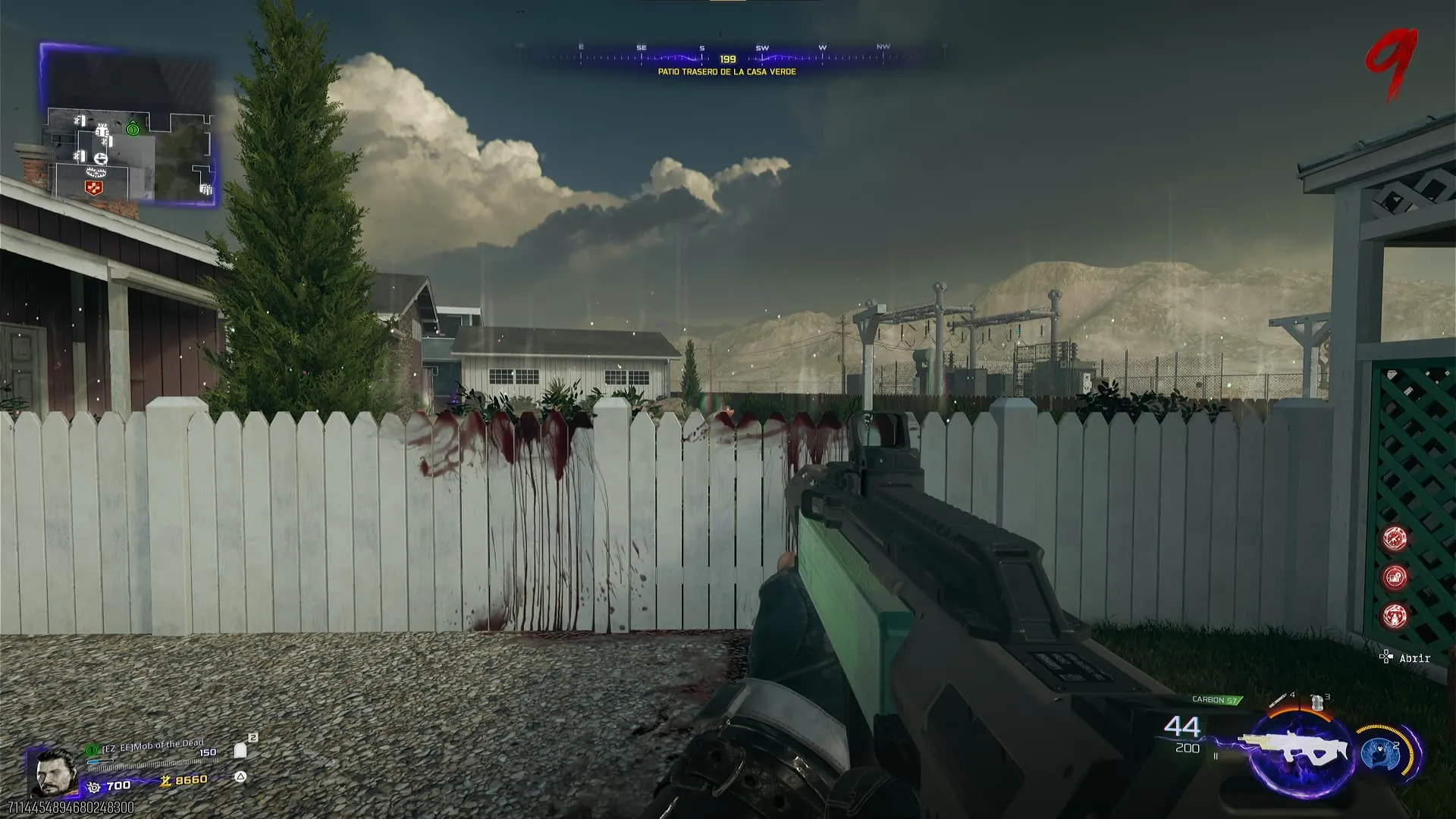Click the gold essence currency icon
The image size is (1456, 819).
coord(165,780)
